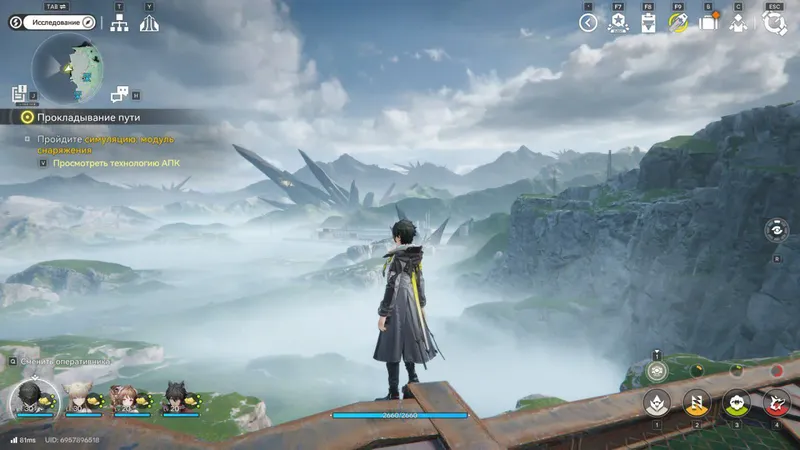
Task: Activate the red fourth skill icon
Action: point(776,403)
